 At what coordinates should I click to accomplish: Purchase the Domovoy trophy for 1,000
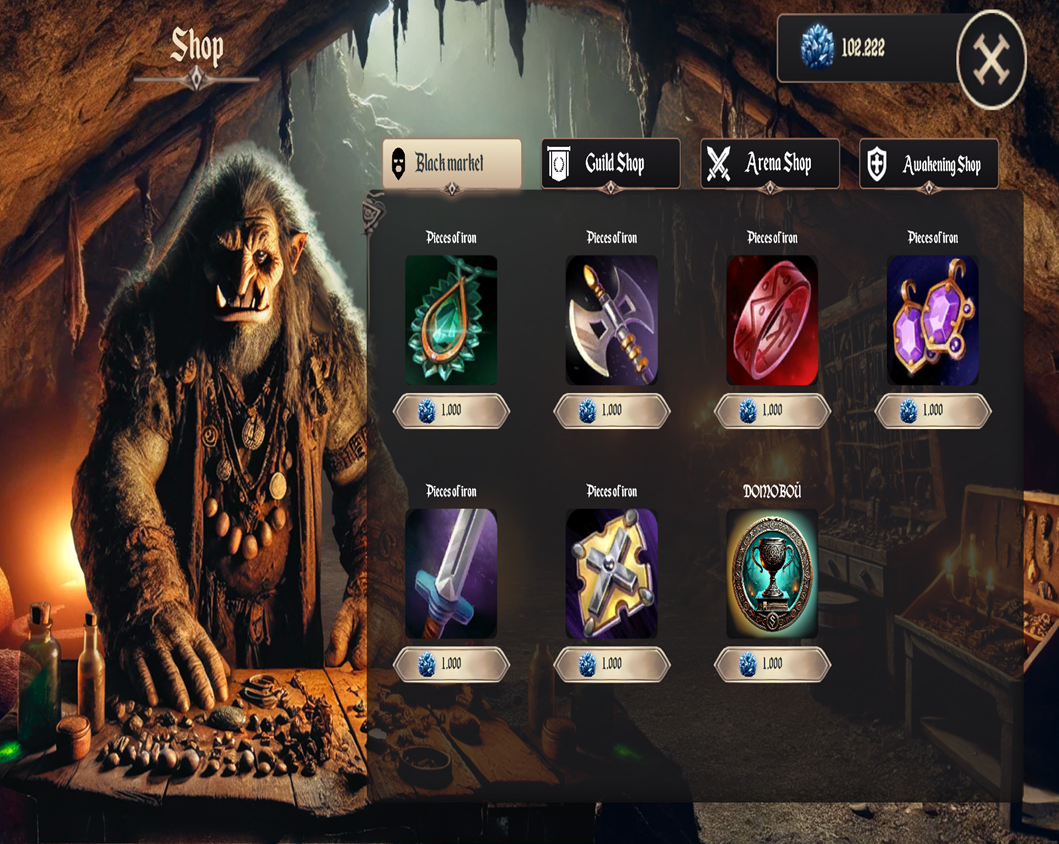[772, 664]
